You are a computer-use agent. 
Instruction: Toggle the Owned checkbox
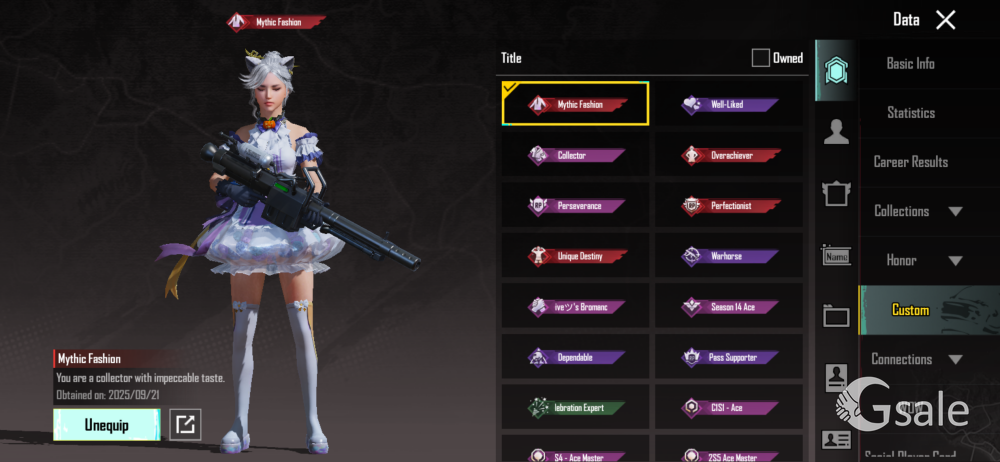pos(761,58)
